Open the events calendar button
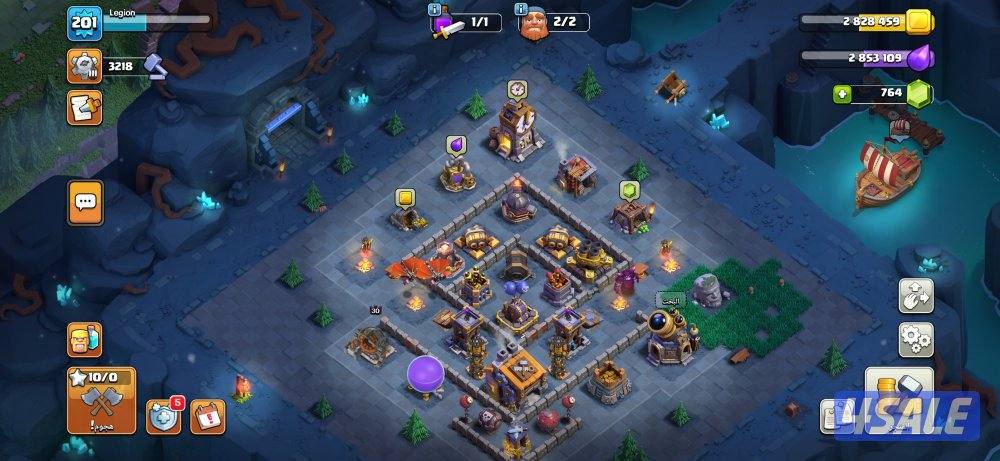This screenshot has height=461, width=1000. click(209, 415)
